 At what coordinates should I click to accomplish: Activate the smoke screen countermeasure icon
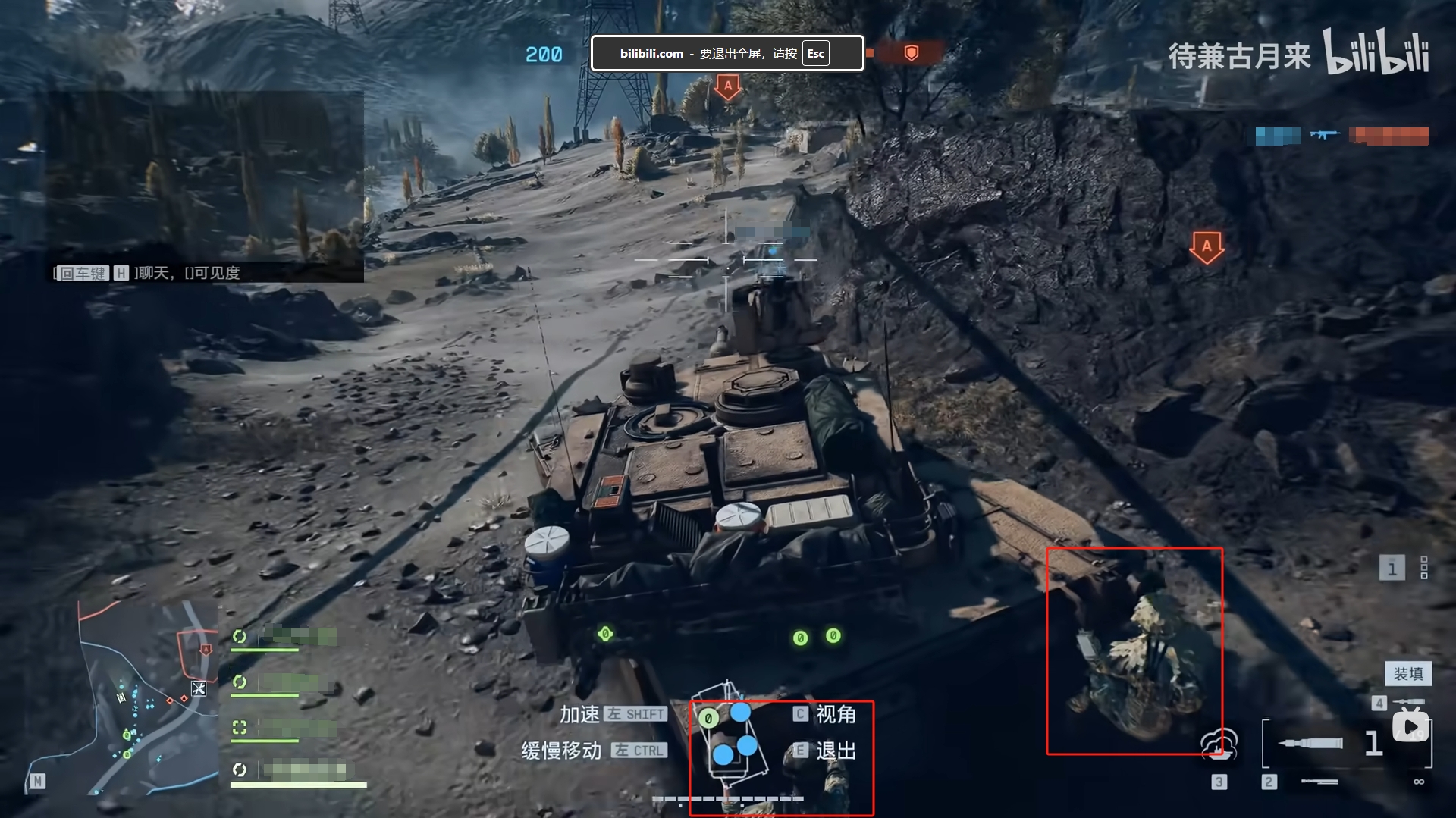point(1219,744)
